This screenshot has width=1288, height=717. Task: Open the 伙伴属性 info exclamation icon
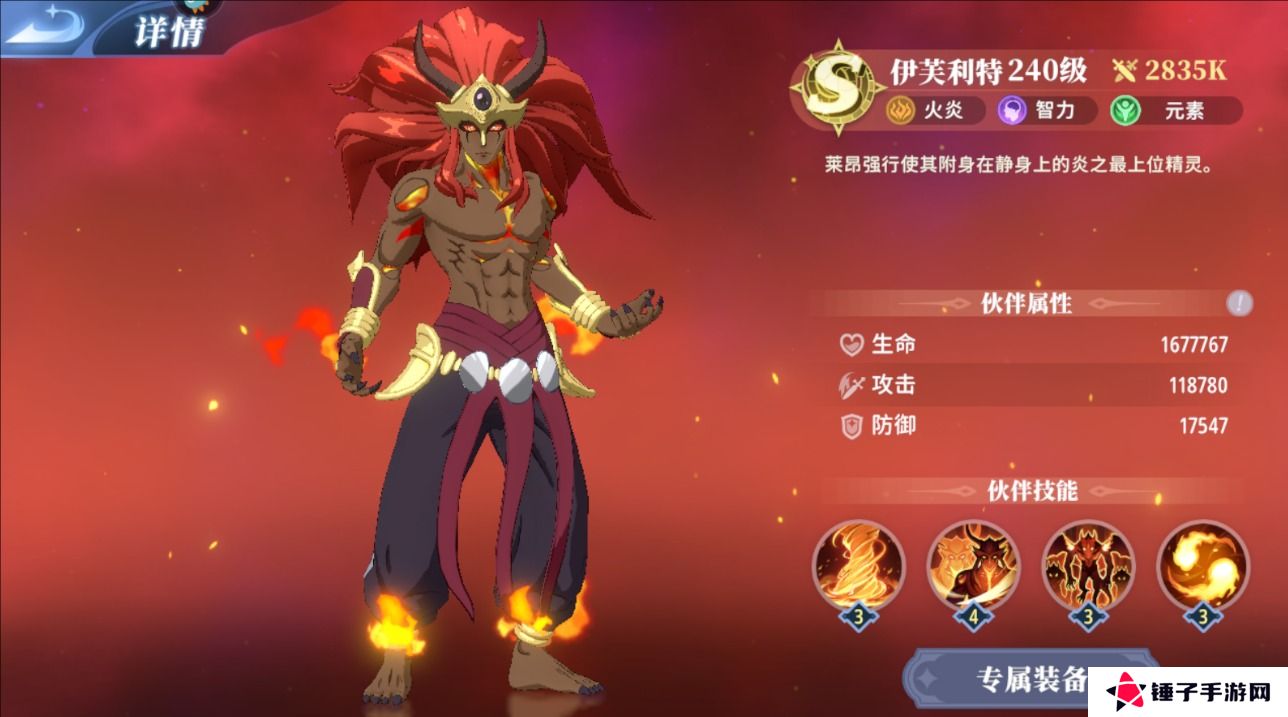click(1239, 303)
